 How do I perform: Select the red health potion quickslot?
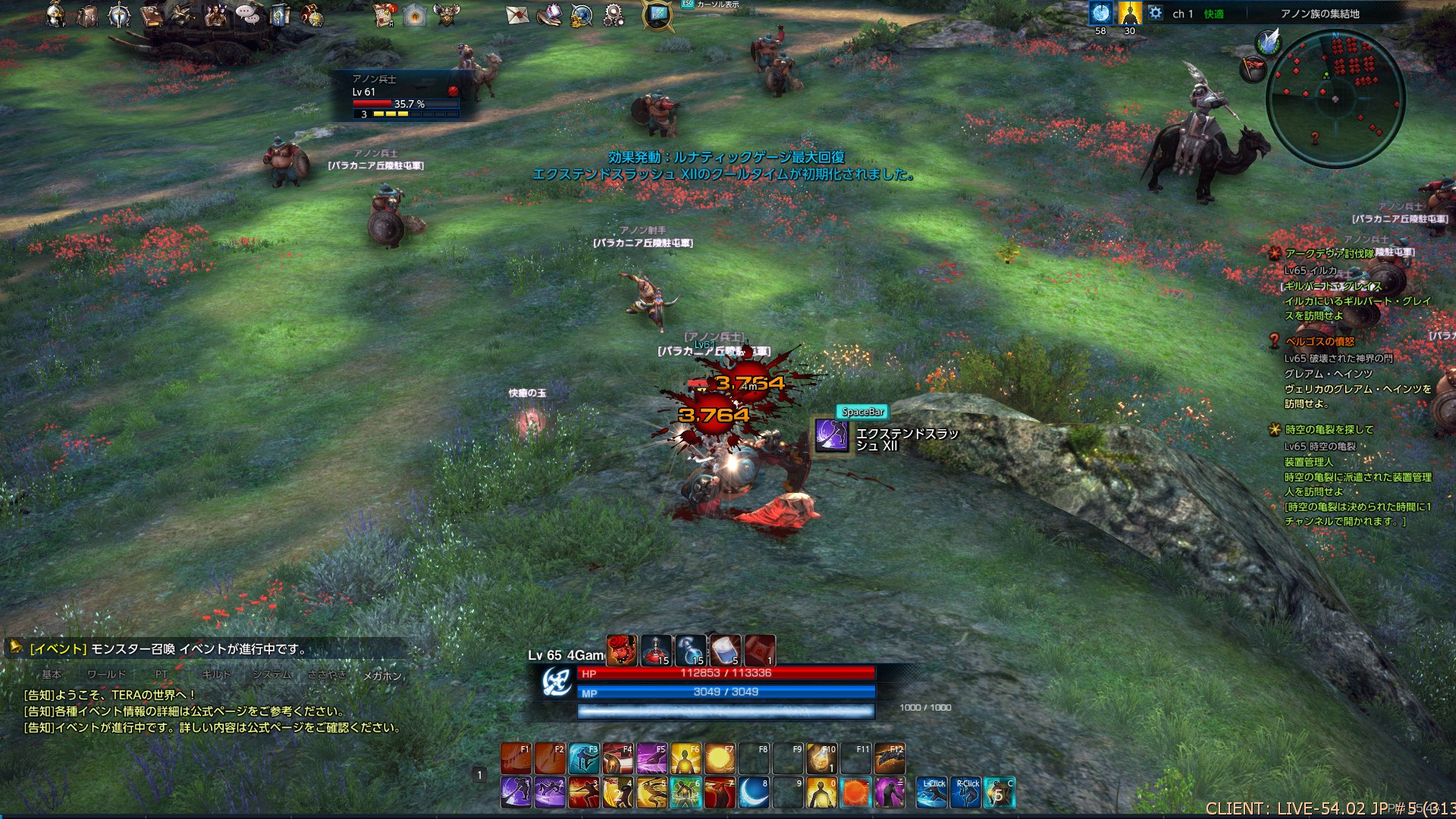pyautogui.click(x=656, y=651)
